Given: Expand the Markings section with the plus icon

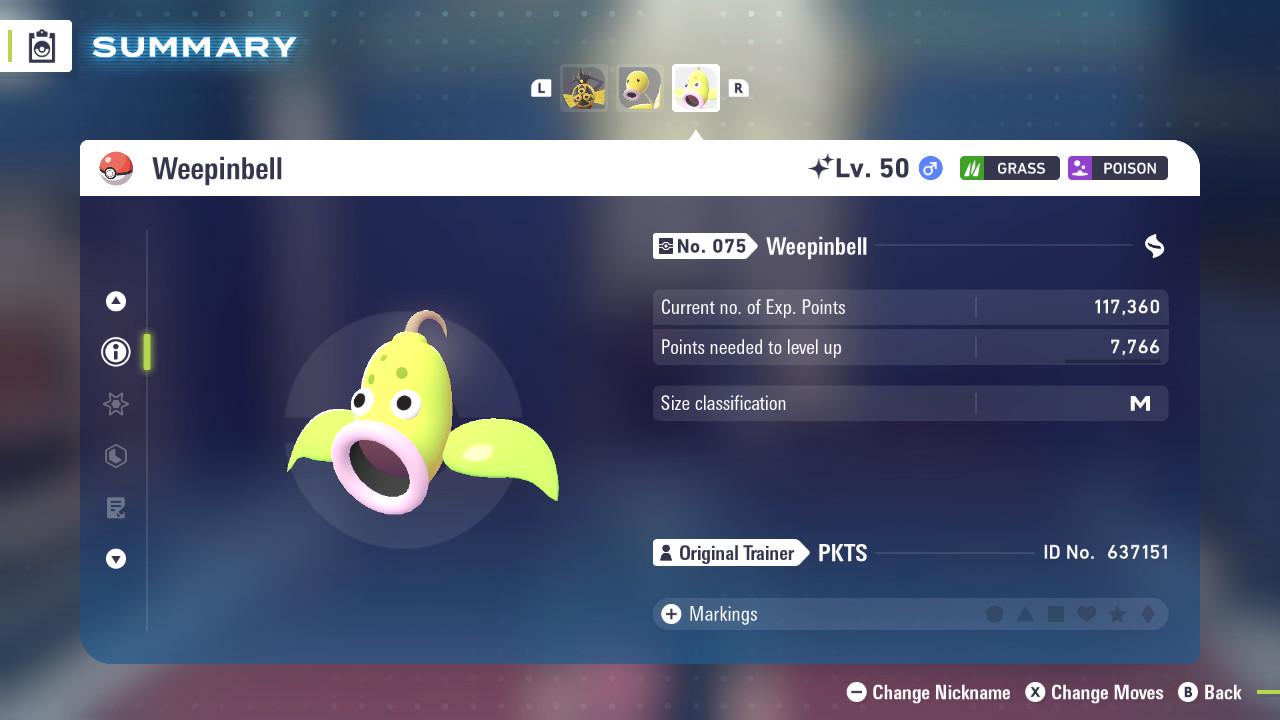Looking at the screenshot, I should point(670,614).
